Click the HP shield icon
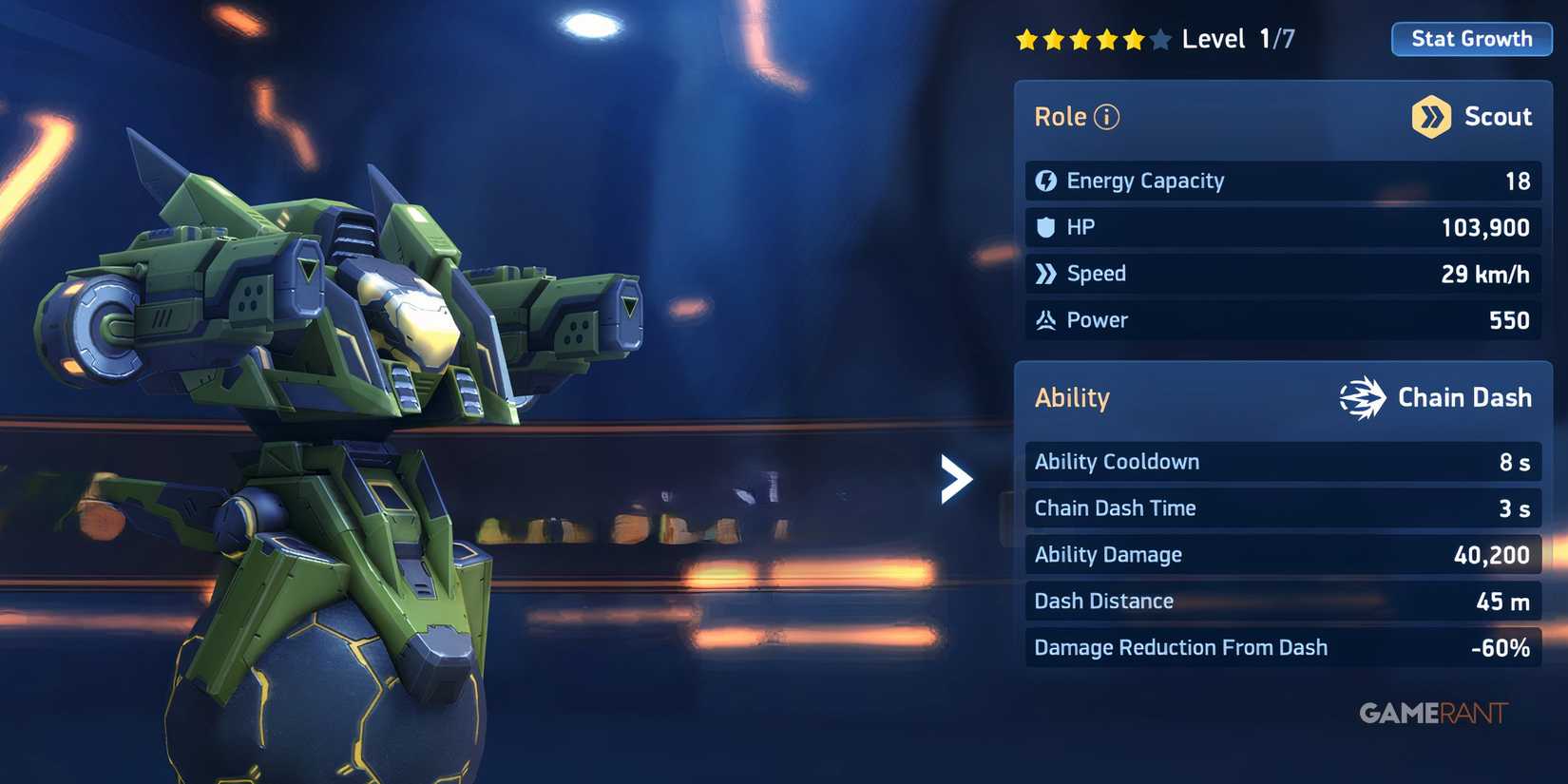This screenshot has height=784, width=1568. pyautogui.click(x=1047, y=226)
